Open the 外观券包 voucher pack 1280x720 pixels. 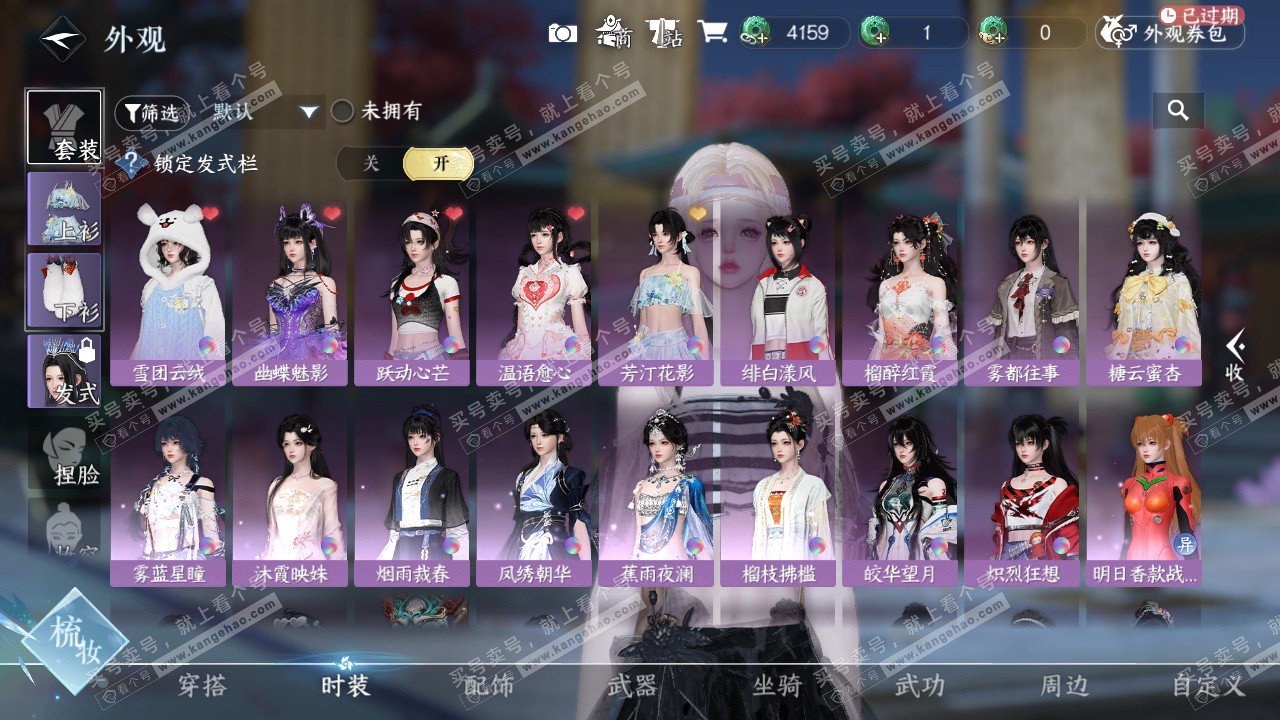[x=1171, y=33]
